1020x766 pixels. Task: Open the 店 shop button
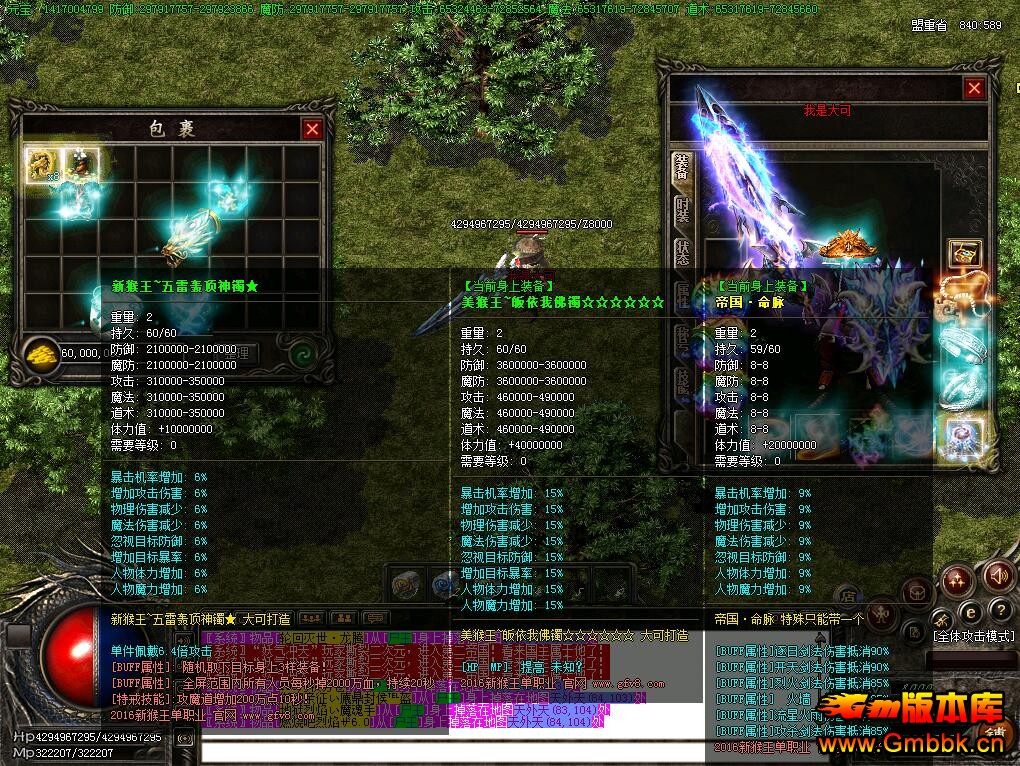coord(846,597)
